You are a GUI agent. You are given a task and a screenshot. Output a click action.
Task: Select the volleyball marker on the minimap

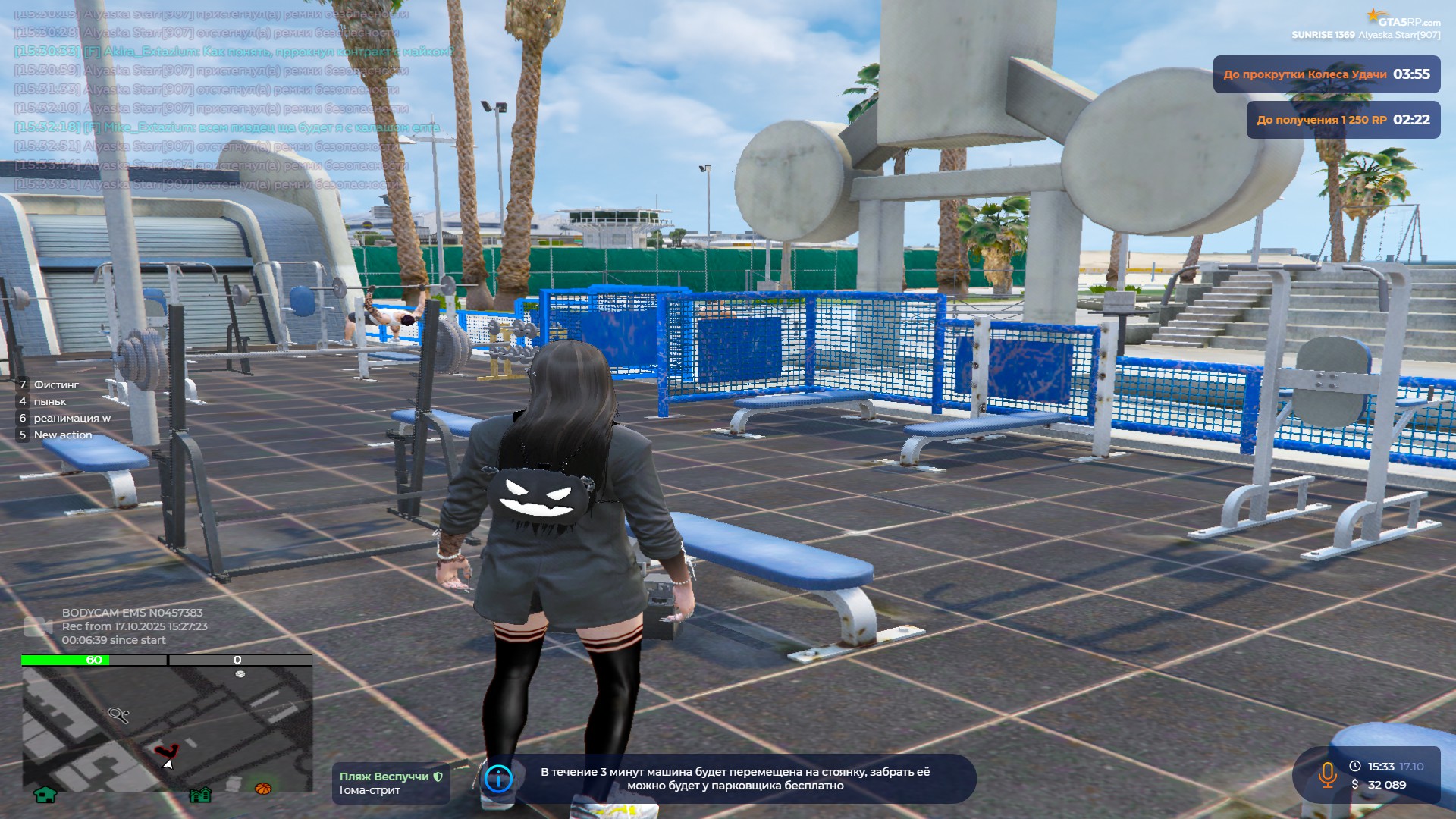tap(240, 673)
